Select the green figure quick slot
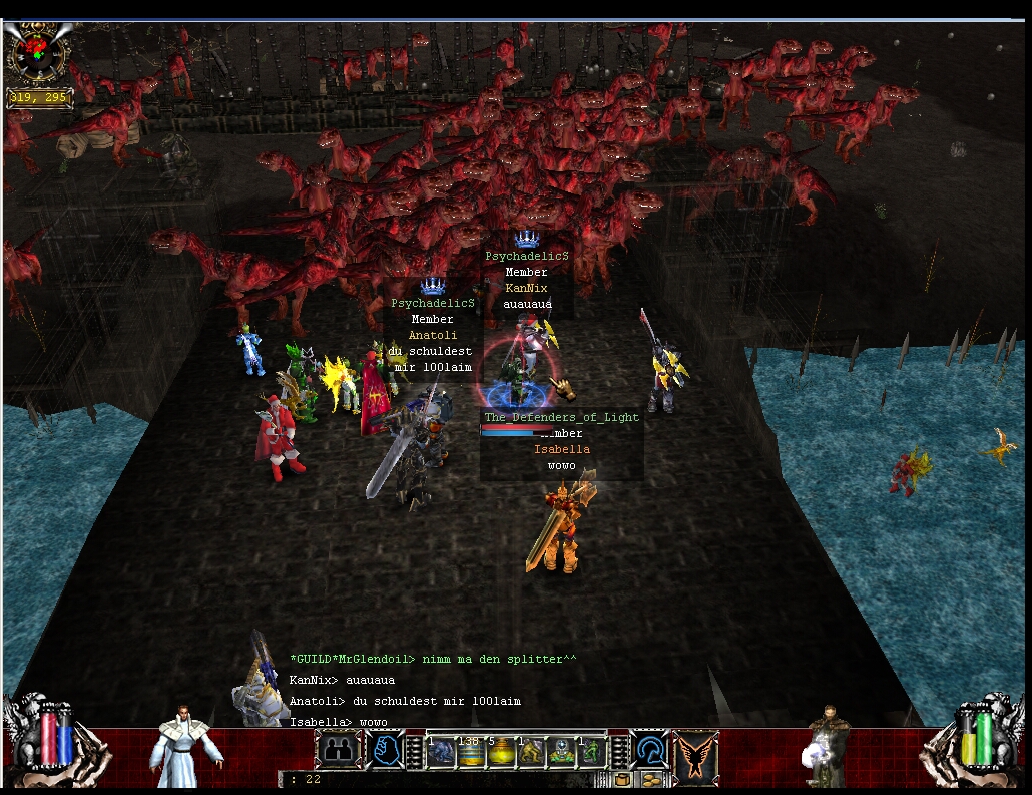The height and width of the screenshot is (795, 1032). [x=591, y=752]
